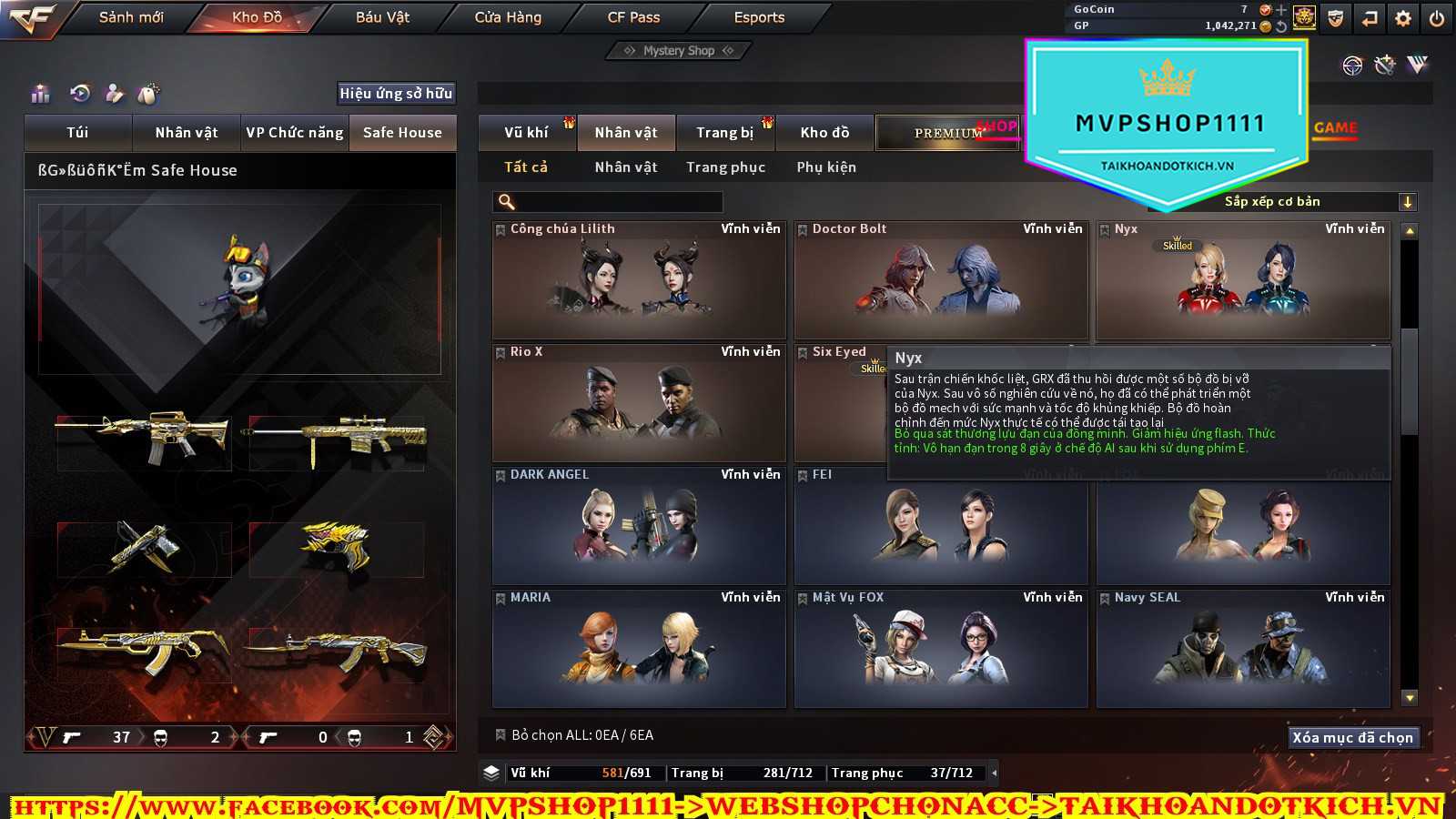Open settings with the gear icon

pyautogui.click(x=1403, y=18)
